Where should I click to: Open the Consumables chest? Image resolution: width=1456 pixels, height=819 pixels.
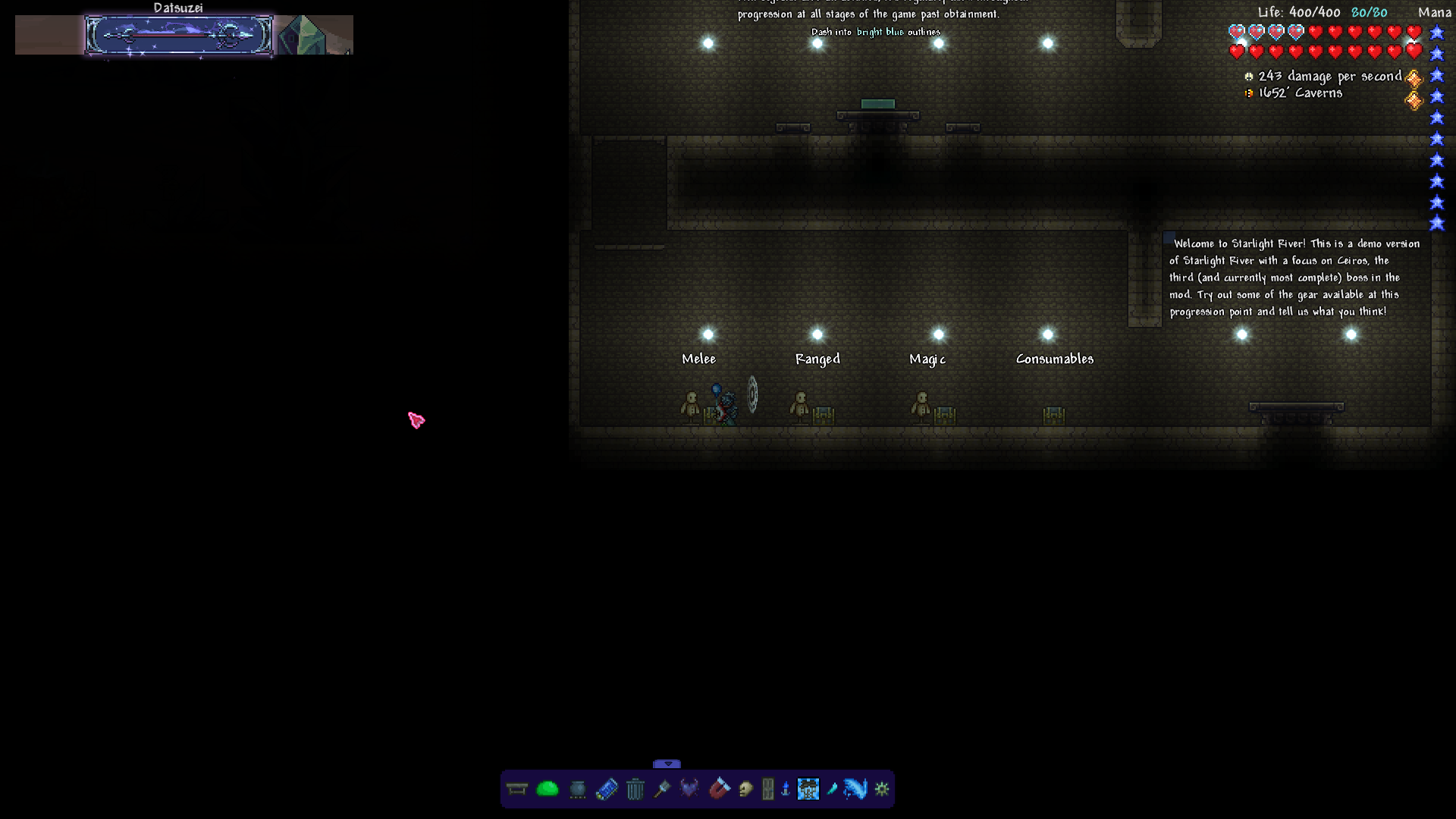click(1053, 414)
